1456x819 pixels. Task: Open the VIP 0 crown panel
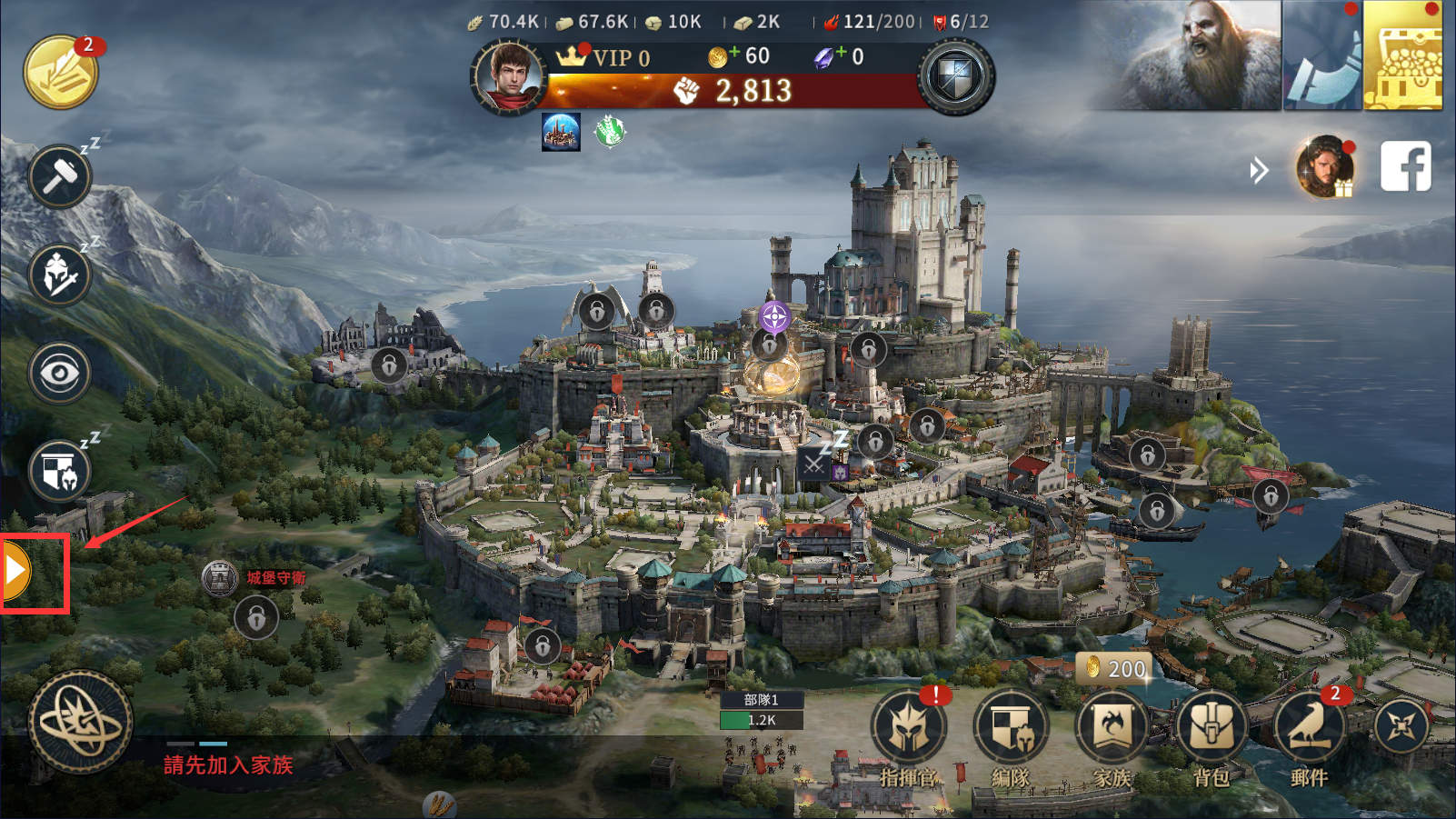[x=604, y=57]
